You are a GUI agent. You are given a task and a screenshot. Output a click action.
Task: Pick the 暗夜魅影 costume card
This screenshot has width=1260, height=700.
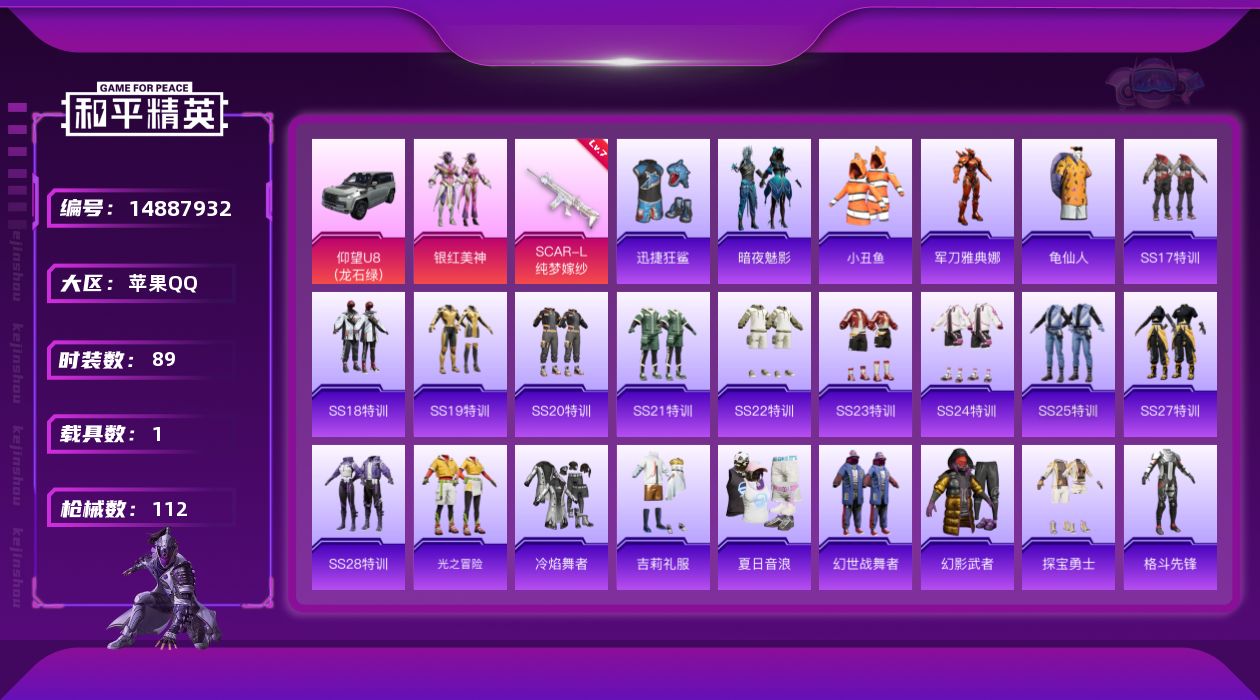click(x=764, y=211)
